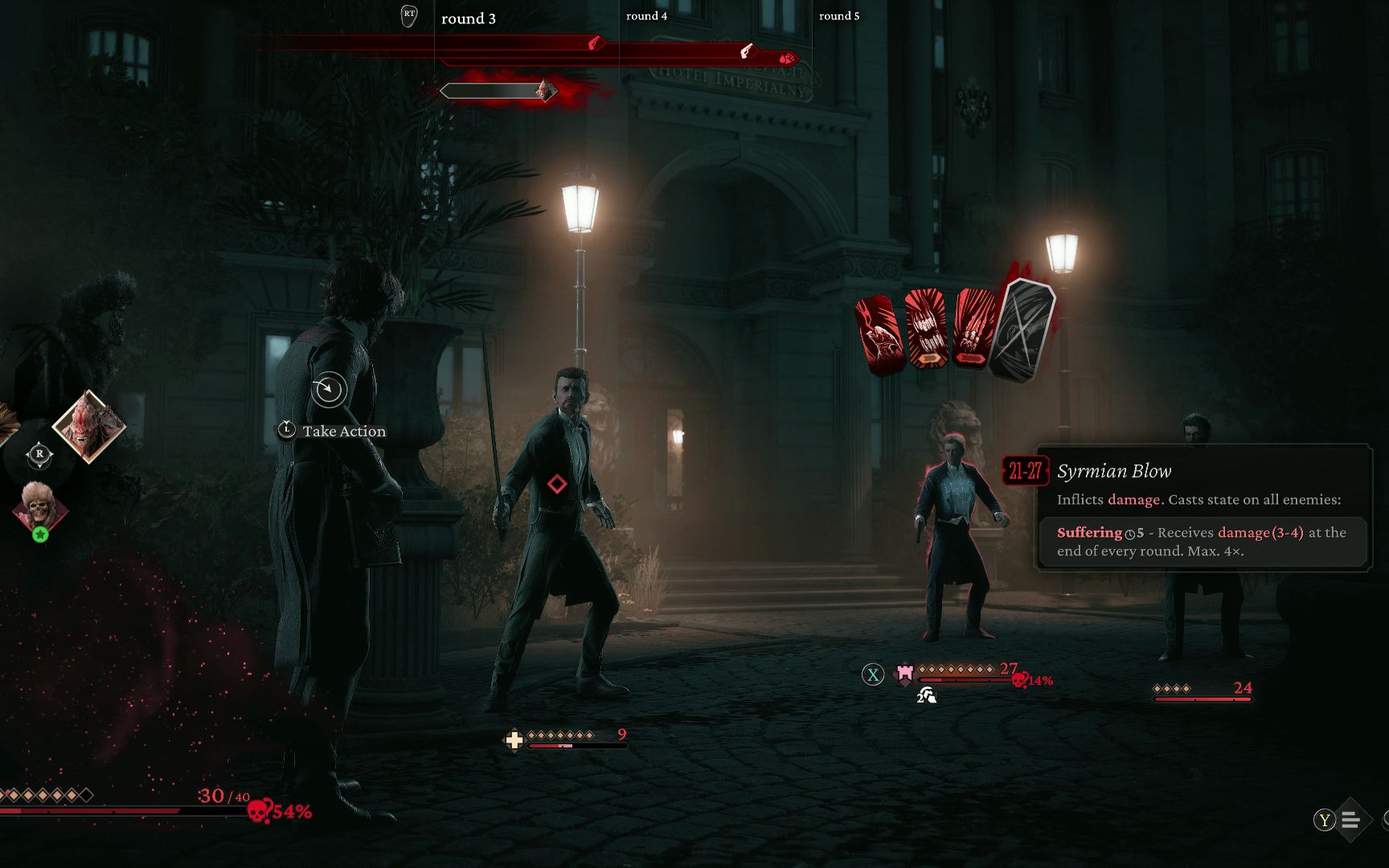Select the pistol marker on the timeline
The height and width of the screenshot is (868, 1389).
[747, 51]
